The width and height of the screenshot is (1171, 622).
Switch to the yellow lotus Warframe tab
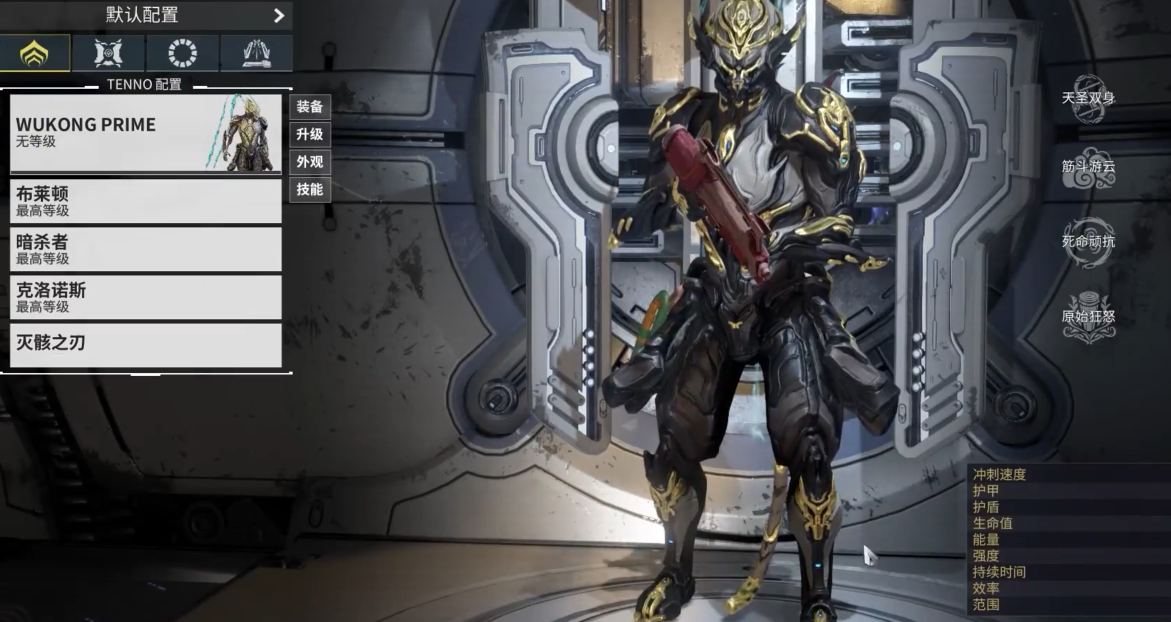click(35, 53)
